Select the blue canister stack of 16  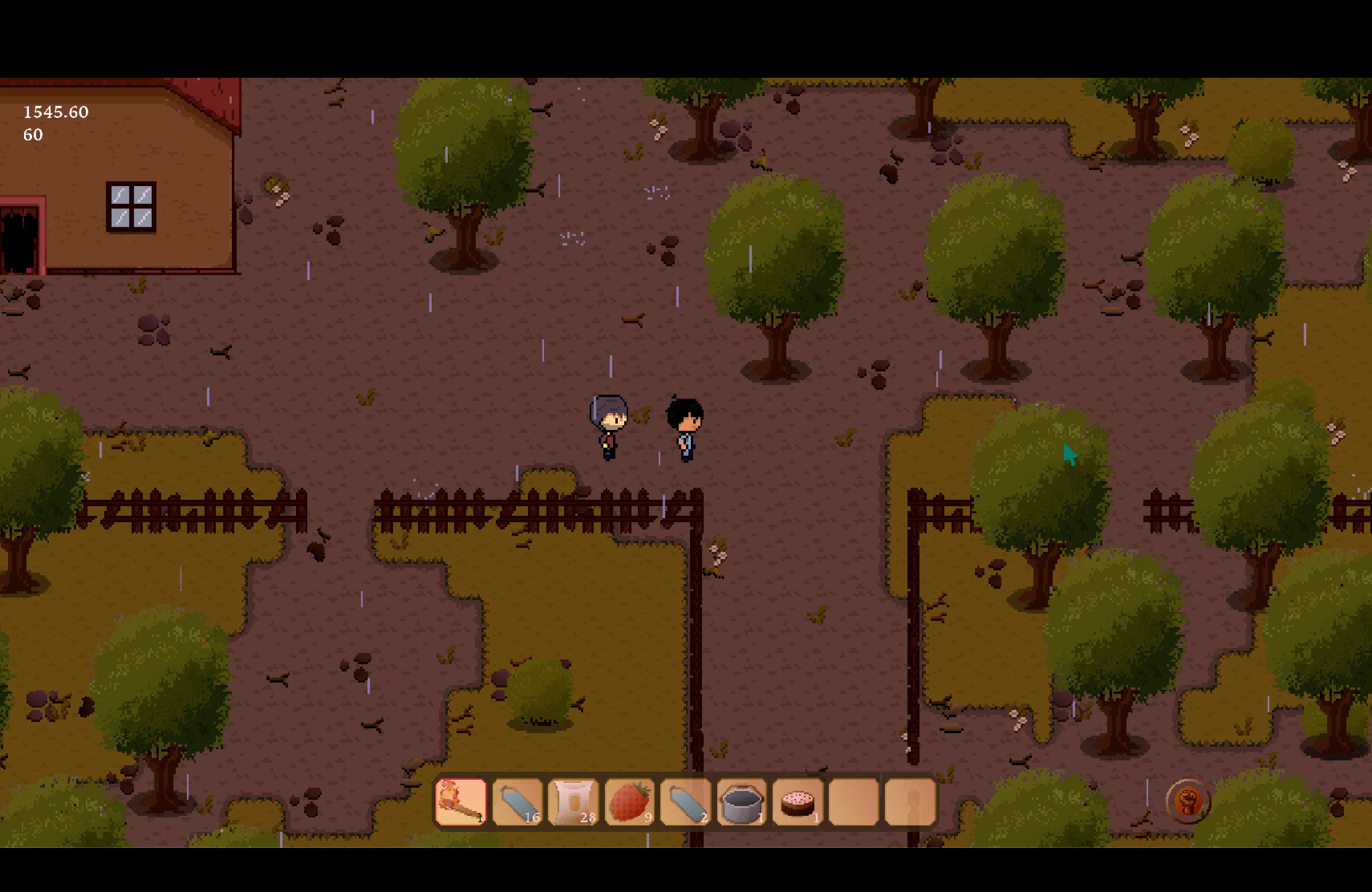click(517, 801)
